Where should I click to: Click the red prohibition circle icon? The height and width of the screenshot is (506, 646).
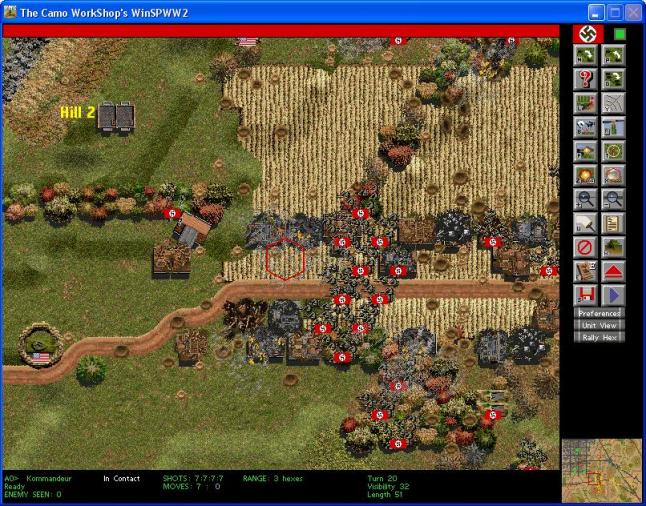pyautogui.click(x=585, y=247)
